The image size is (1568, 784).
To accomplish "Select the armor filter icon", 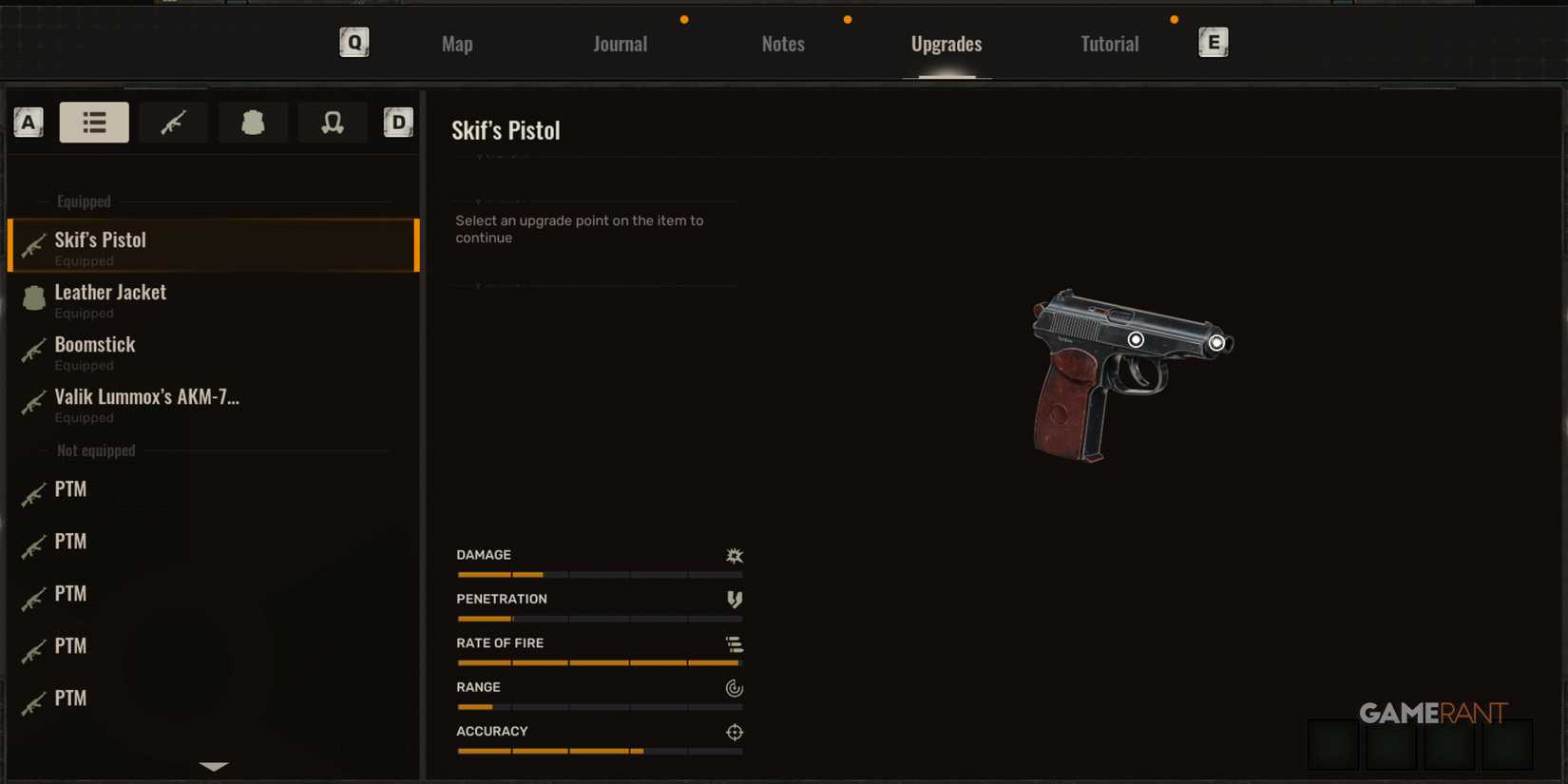I will (253, 122).
